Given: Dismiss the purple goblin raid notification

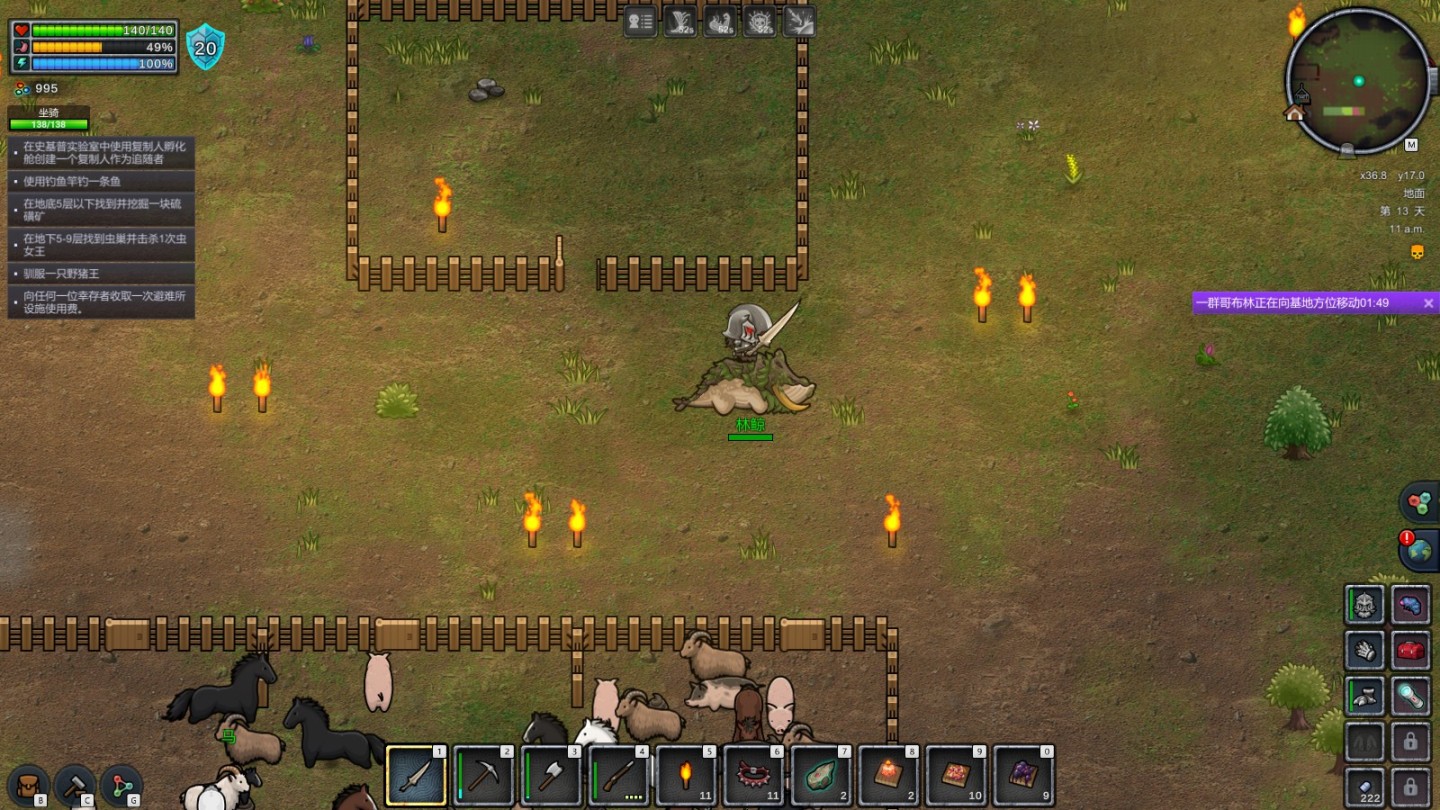Looking at the screenshot, I should (1428, 303).
